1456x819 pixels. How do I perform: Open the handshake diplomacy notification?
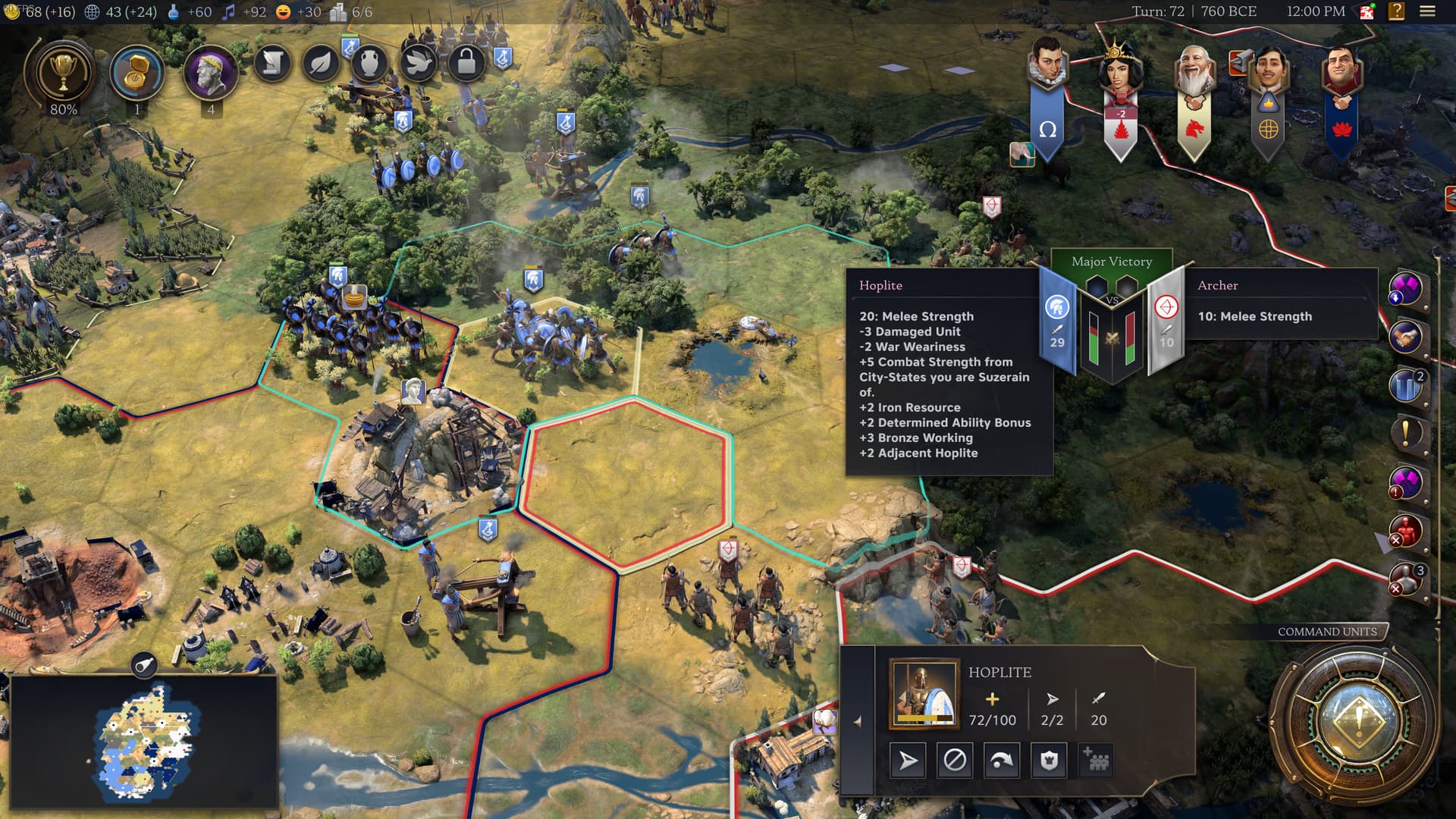(x=1405, y=337)
